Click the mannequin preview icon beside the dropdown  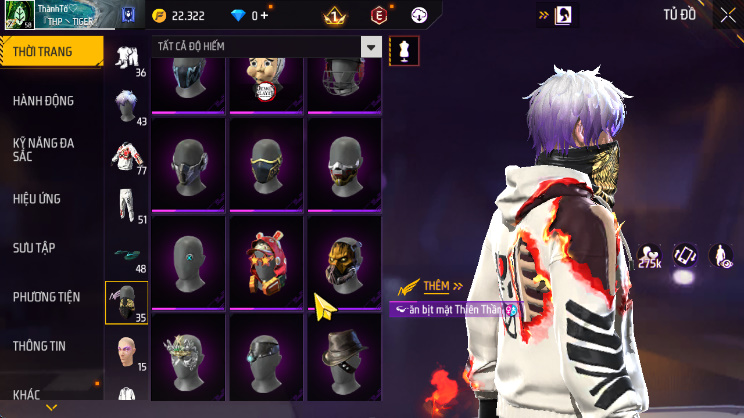(x=404, y=48)
